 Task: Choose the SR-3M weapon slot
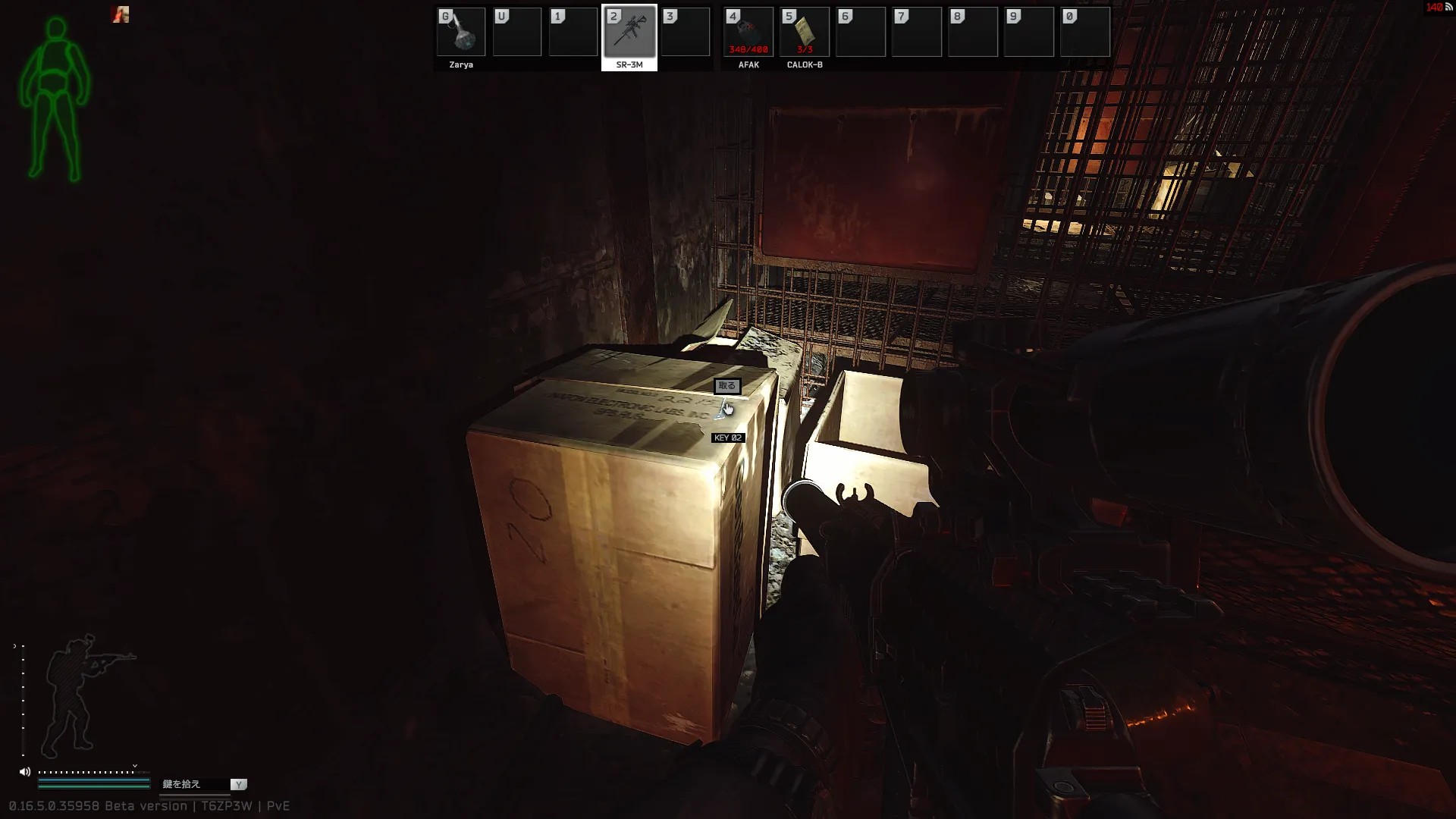click(629, 33)
